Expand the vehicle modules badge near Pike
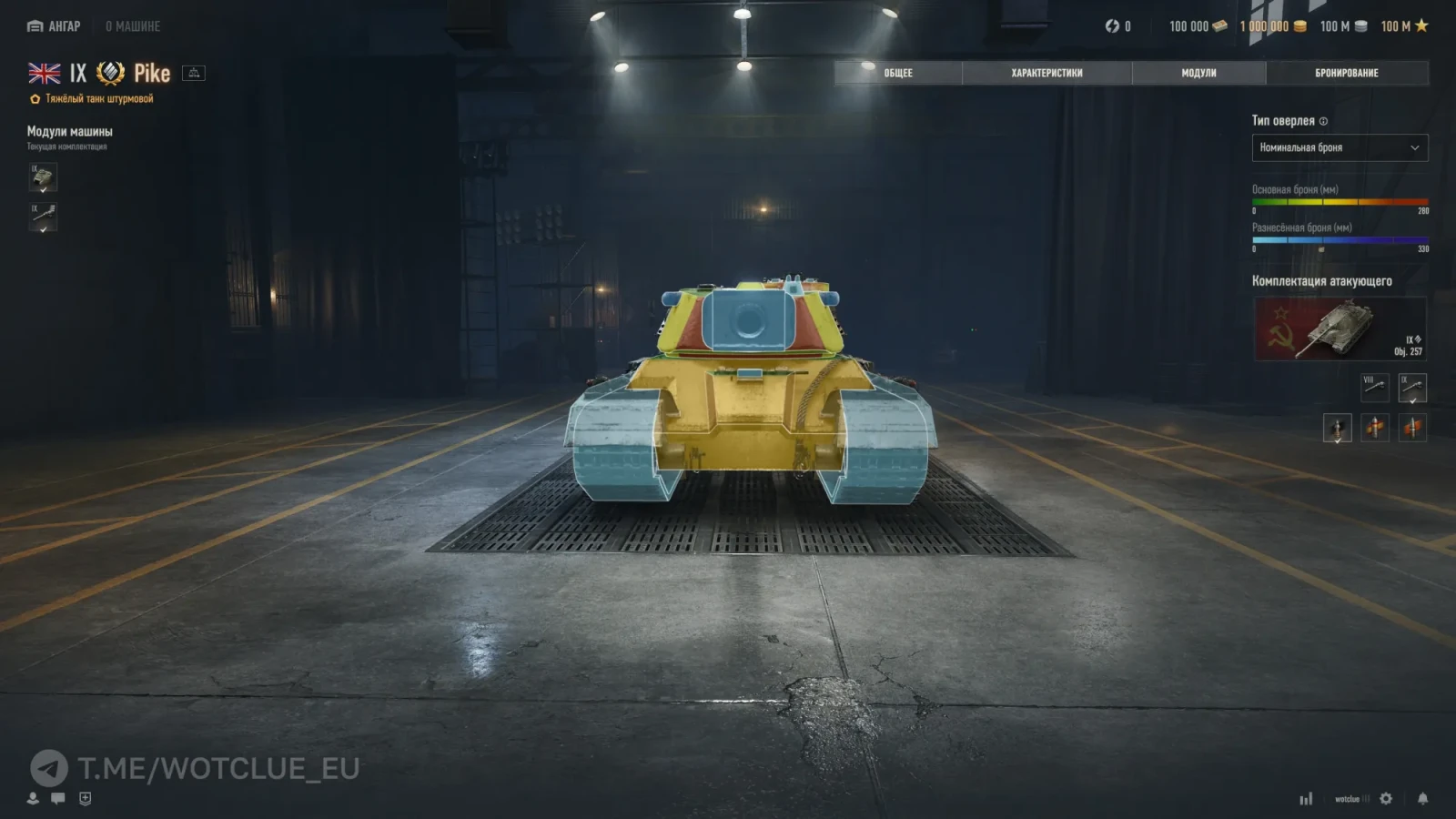Screen dimensions: 1456x819 coord(192,73)
